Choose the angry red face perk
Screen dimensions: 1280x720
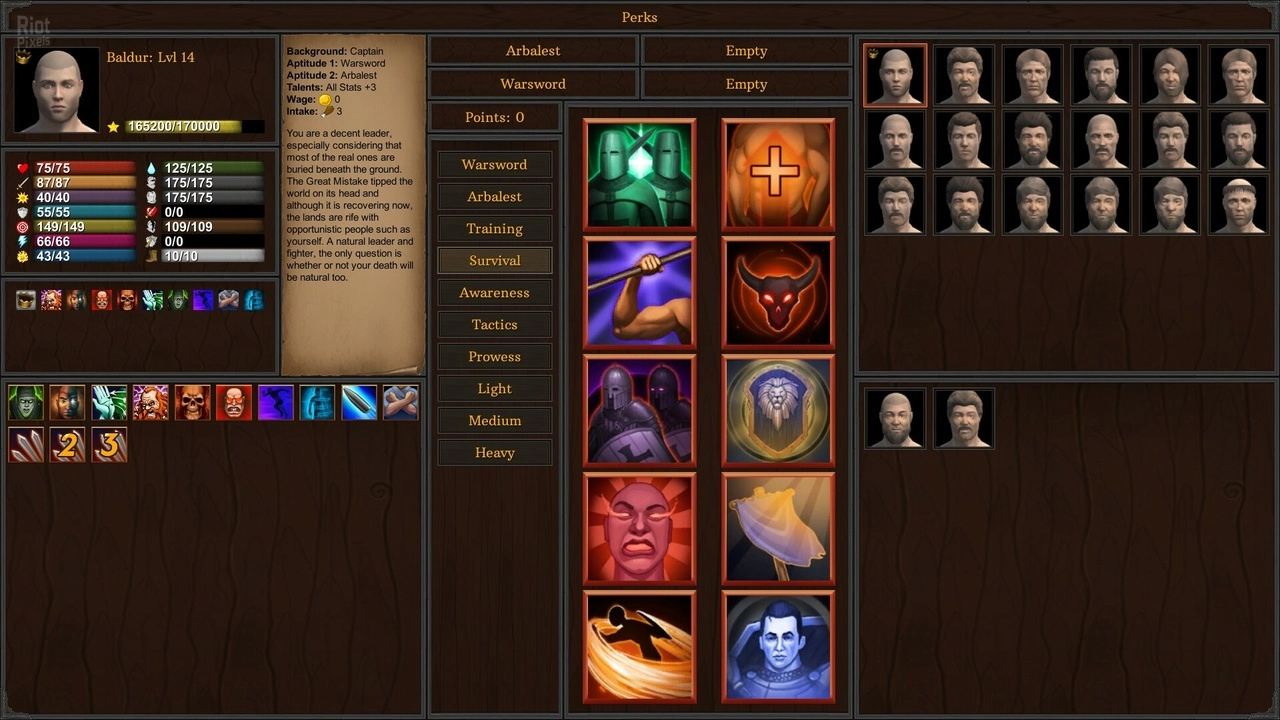coord(640,529)
